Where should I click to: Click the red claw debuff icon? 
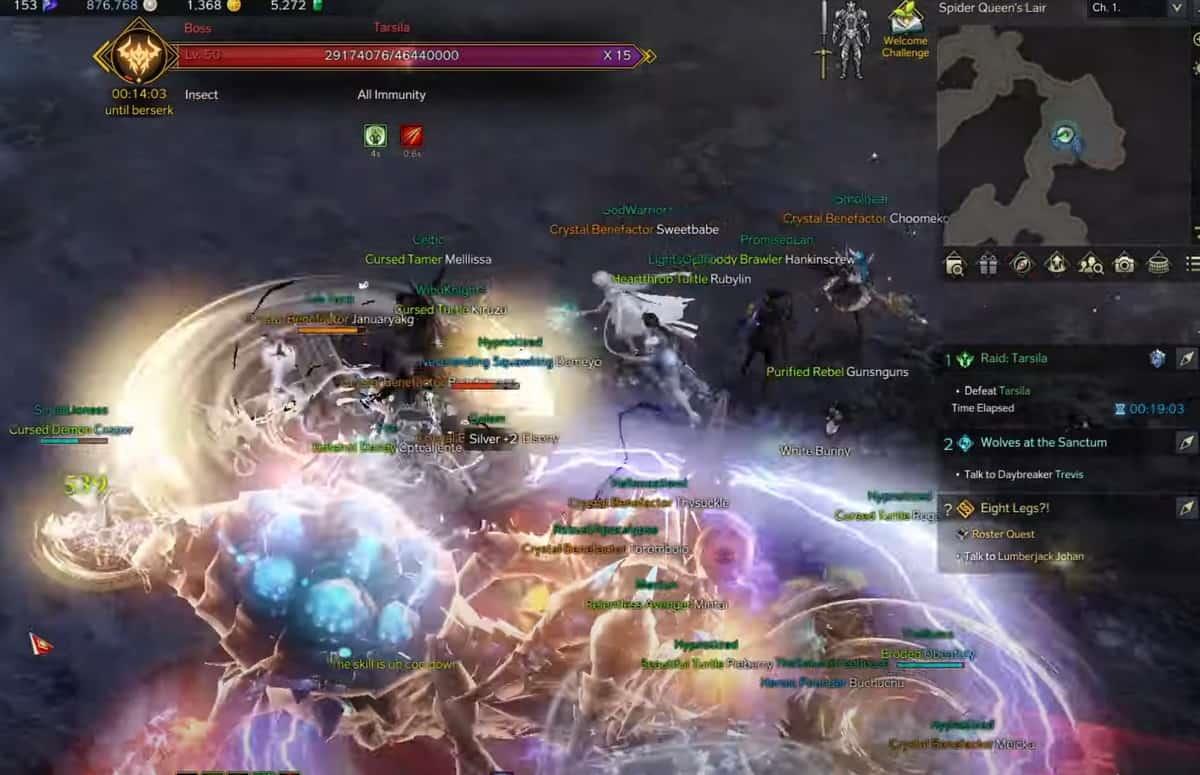click(x=411, y=135)
